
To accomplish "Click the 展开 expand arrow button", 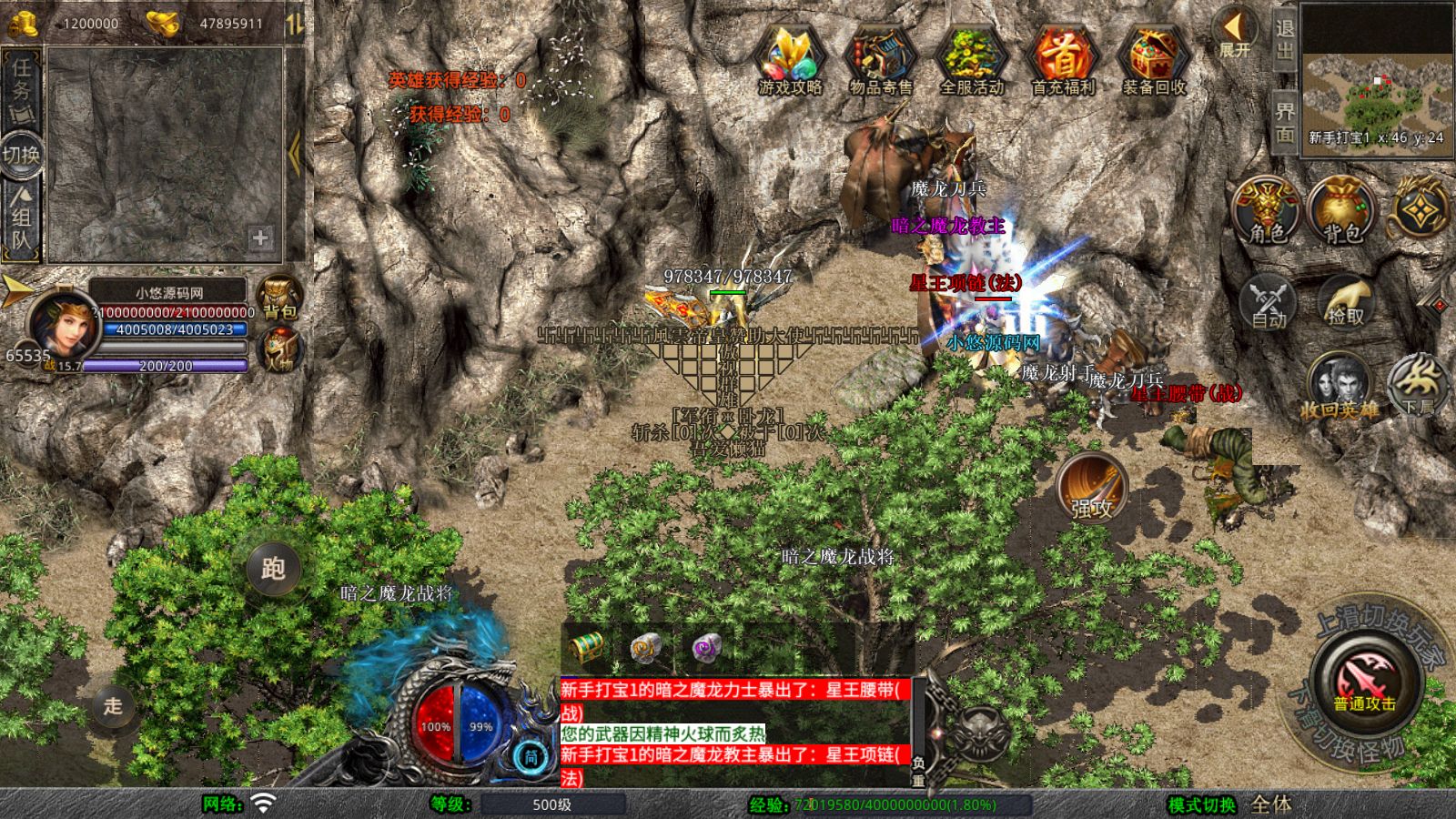I will tap(1235, 35).
